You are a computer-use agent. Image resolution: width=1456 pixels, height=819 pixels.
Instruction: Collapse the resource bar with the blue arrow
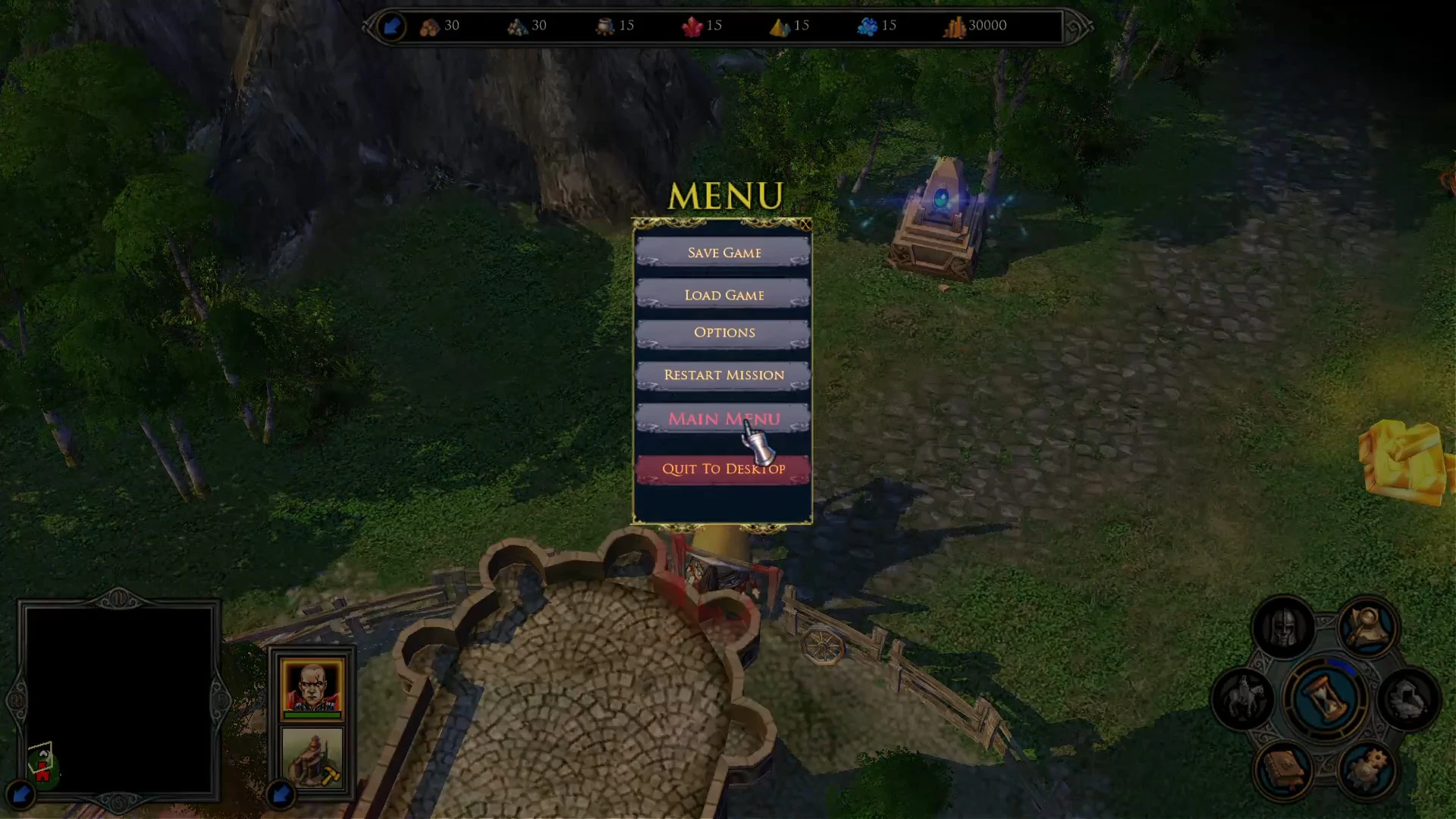click(392, 25)
